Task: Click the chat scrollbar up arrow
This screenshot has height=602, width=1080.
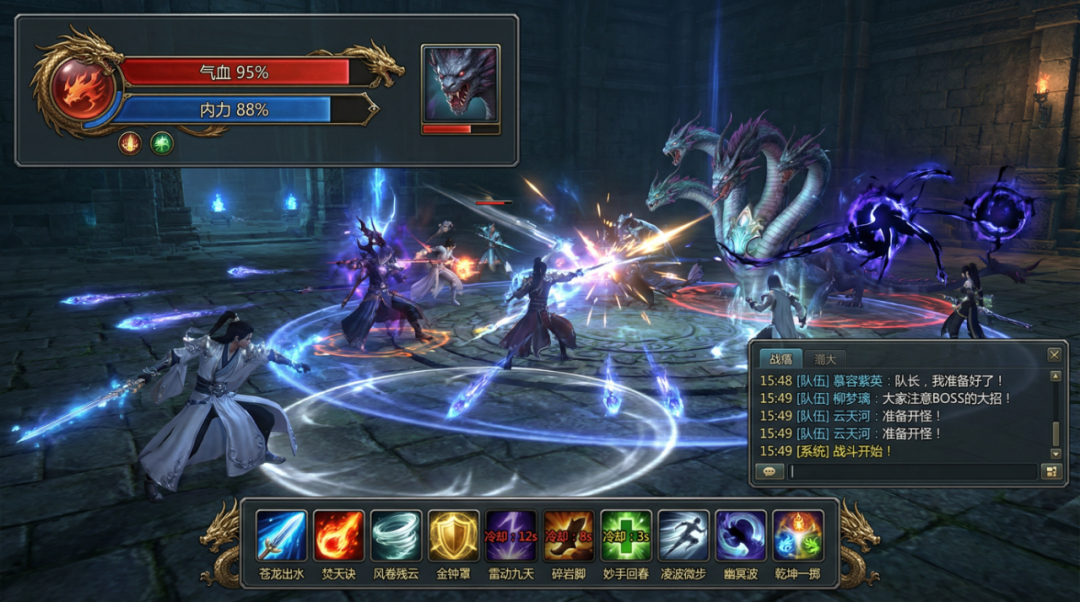Action: [x=1054, y=377]
